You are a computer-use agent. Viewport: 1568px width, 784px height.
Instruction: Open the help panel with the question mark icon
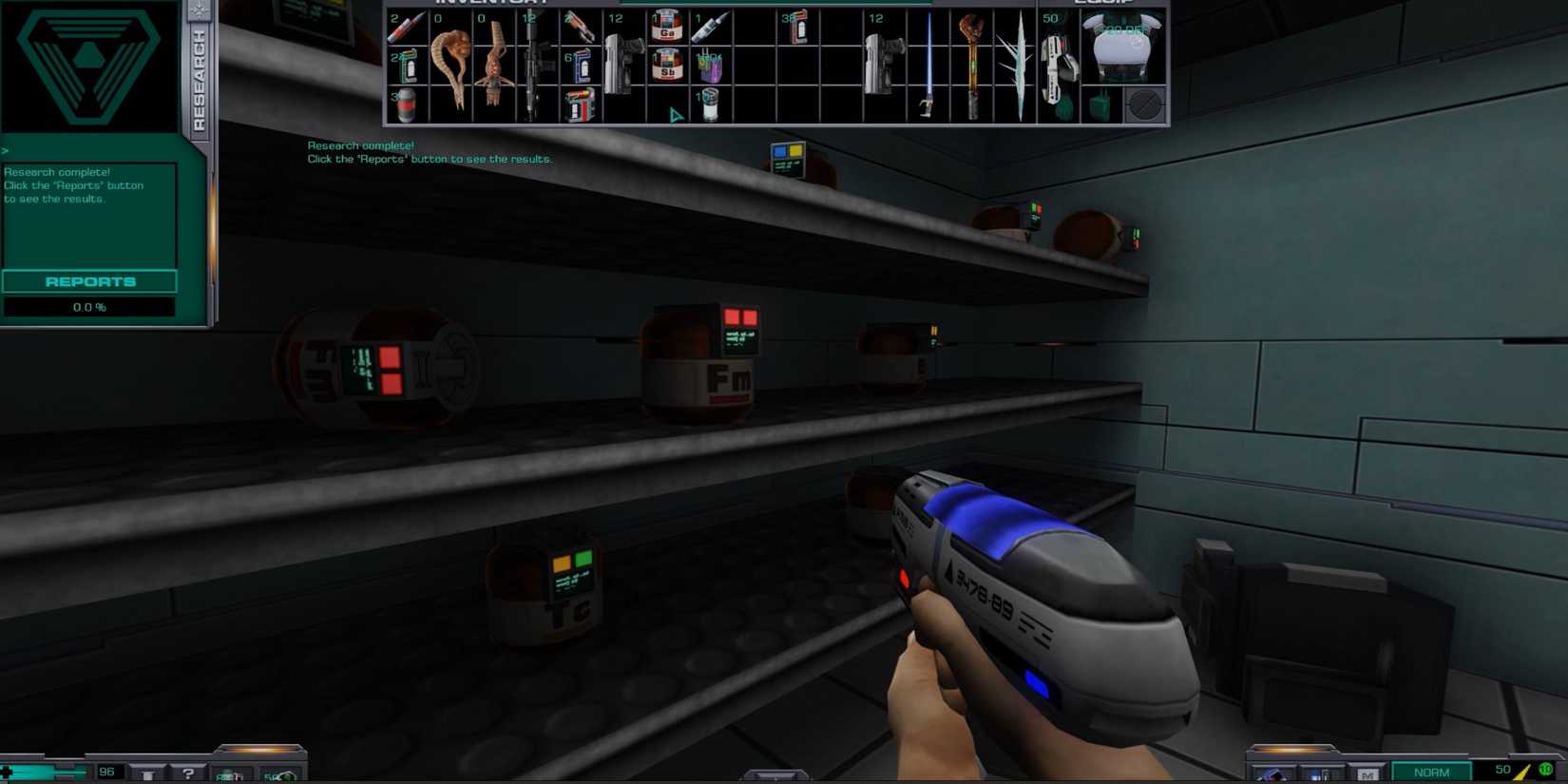click(x=189, y=774)
